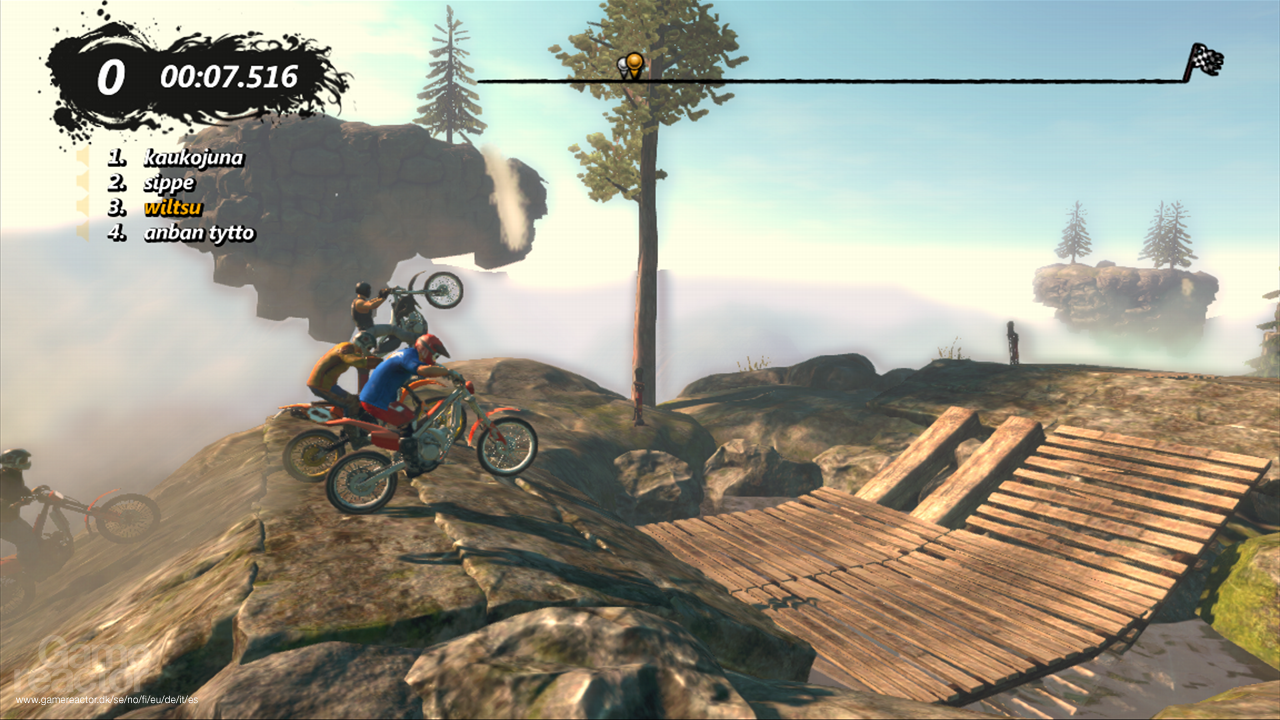Image resolution: width=1280 pixels, height=720 pixels.
Task: Click the ink-splat fault counter badge
Action: click(111, 74)
